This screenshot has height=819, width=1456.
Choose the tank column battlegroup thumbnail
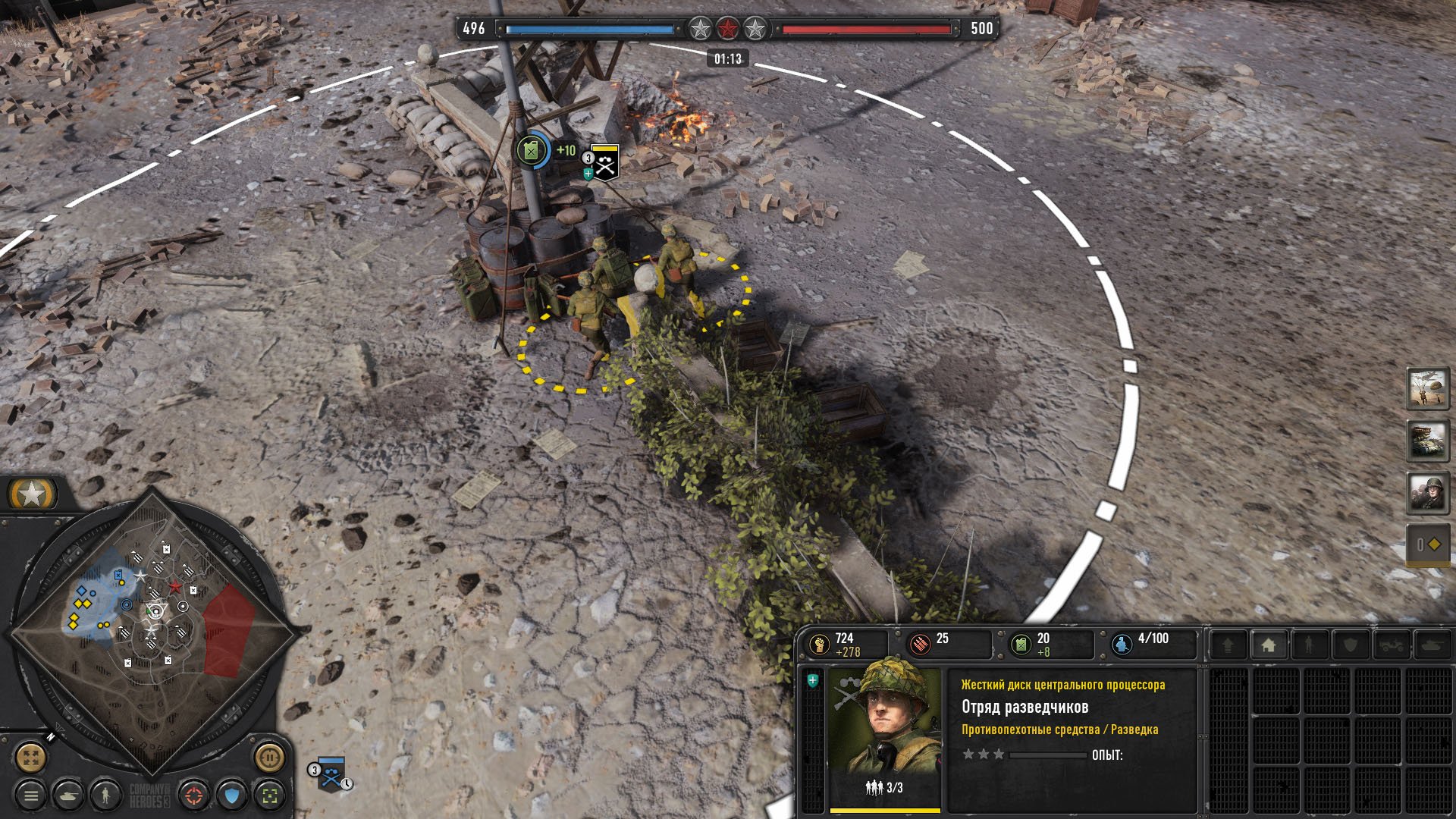pyautogui.click(x=1428, y=441)
